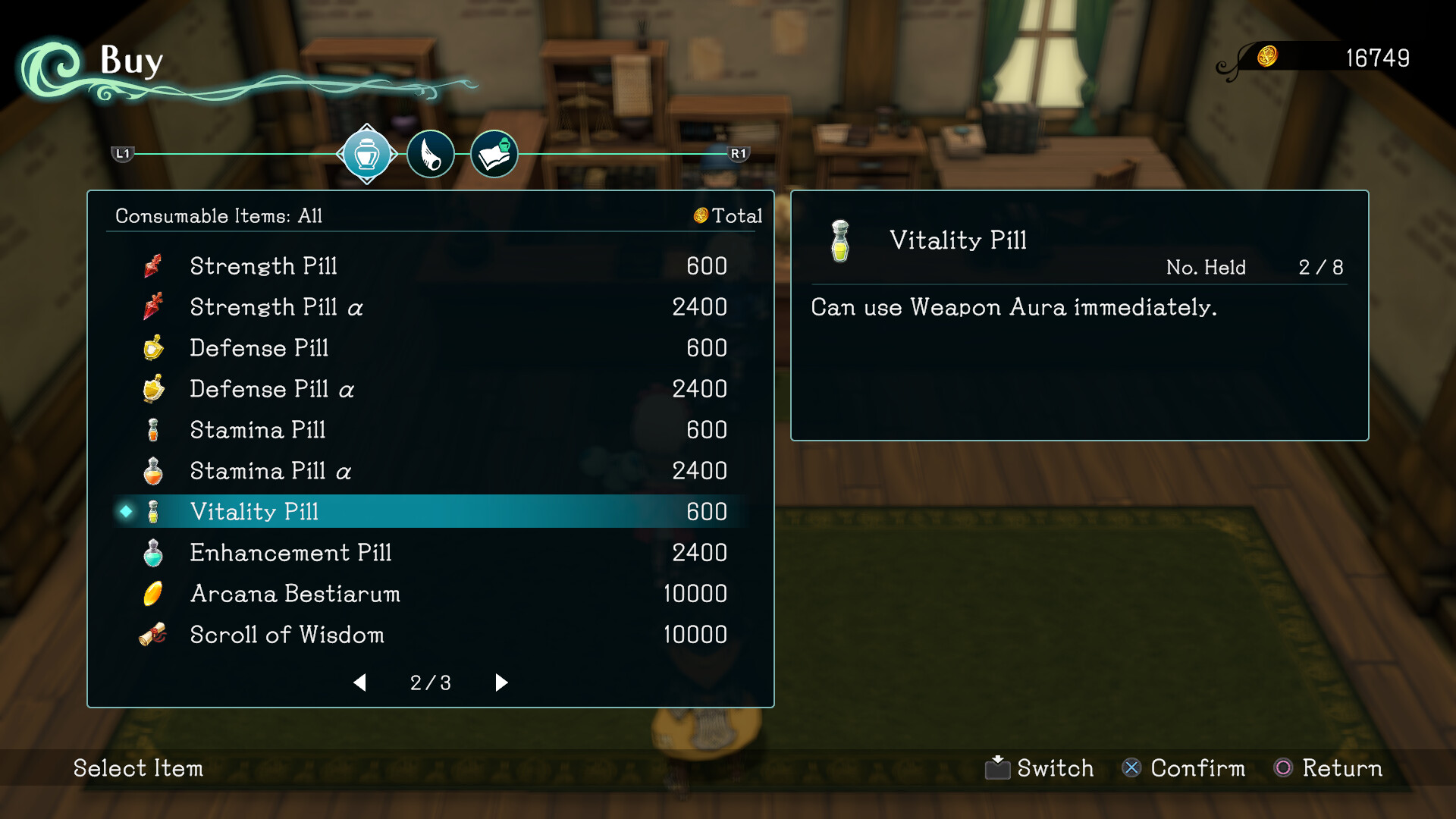Go back to the previous list page

pos(359,682)
